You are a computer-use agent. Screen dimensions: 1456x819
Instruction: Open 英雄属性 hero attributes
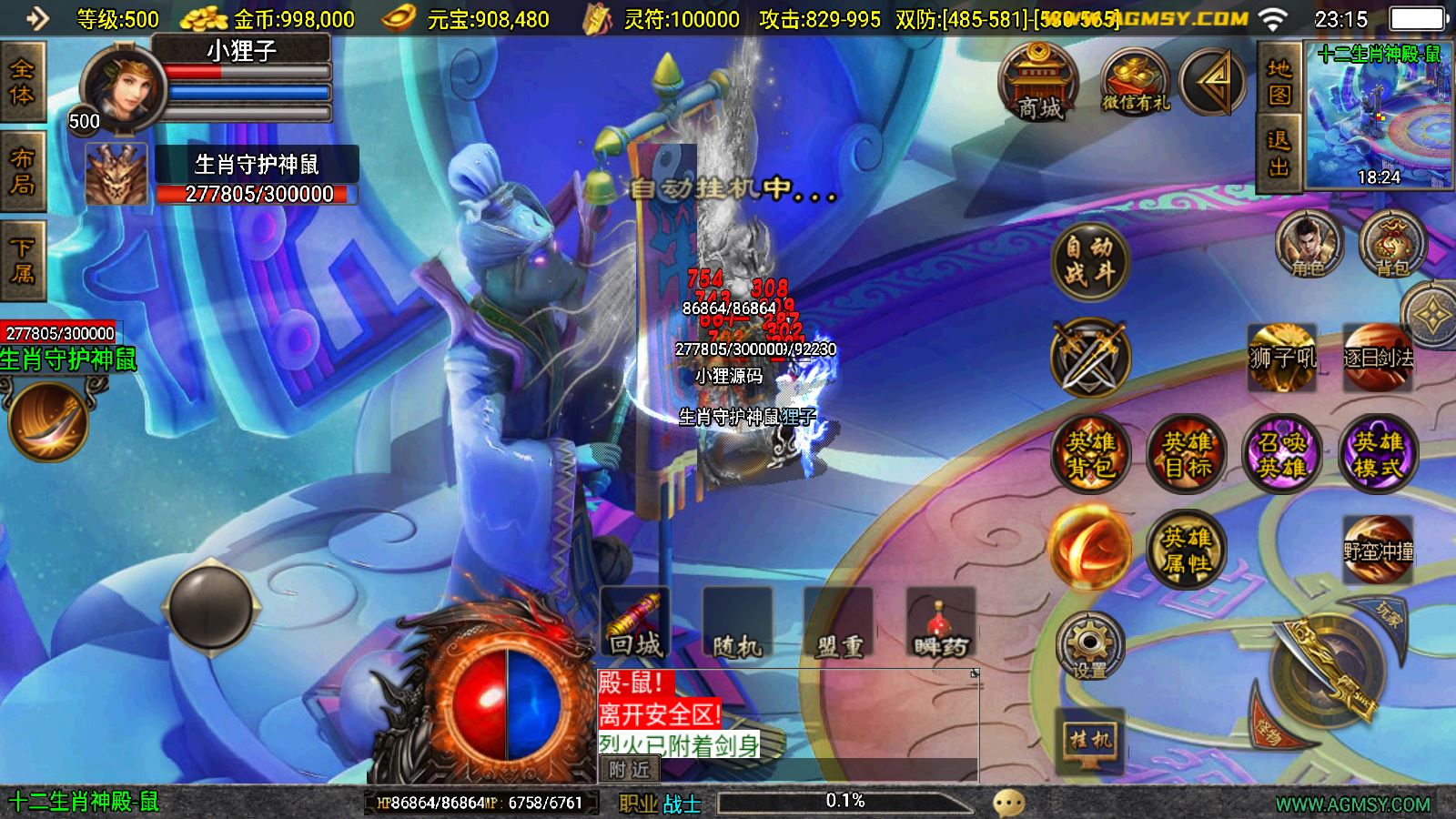tap(1186, 550)
